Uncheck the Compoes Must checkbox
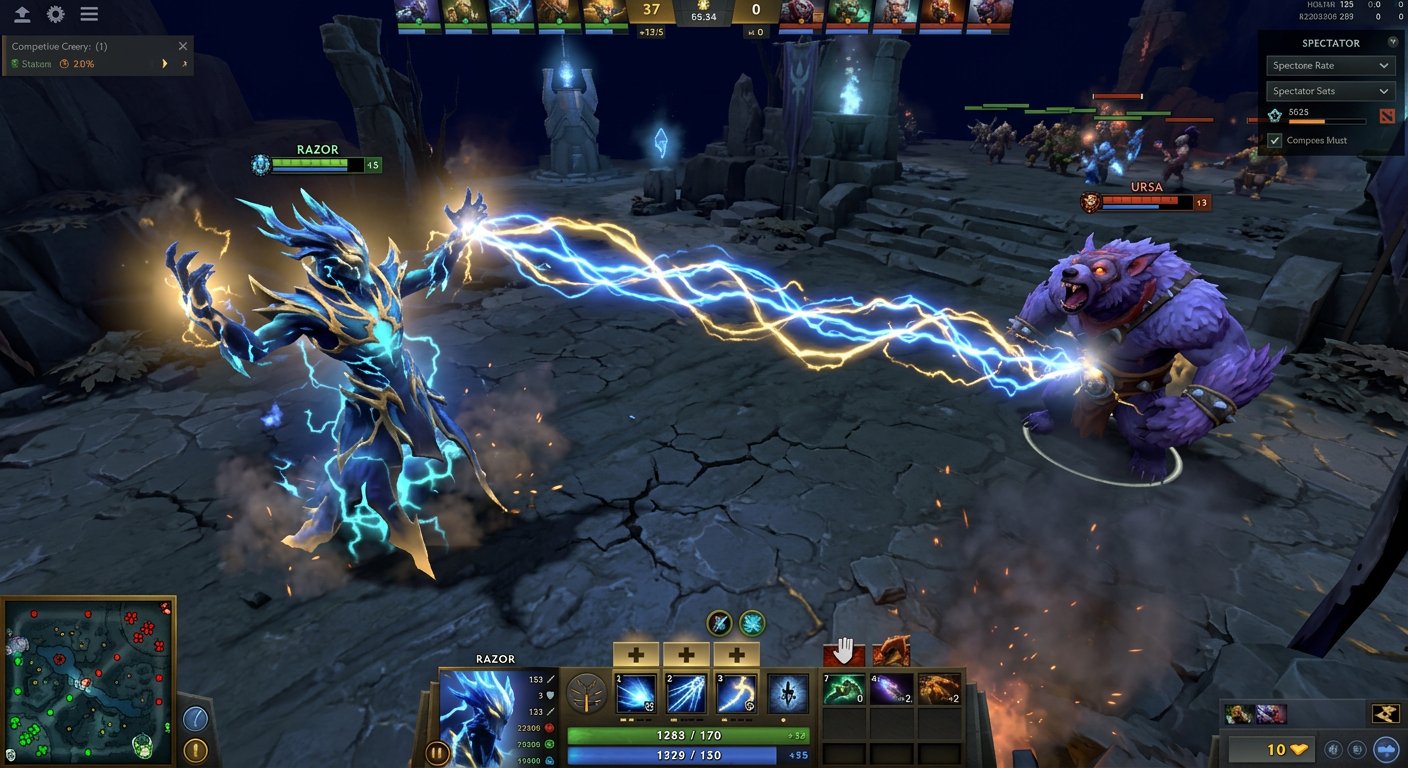Image resolution: width=1408 pixels, height=768 pixels. click(1274, 140)
